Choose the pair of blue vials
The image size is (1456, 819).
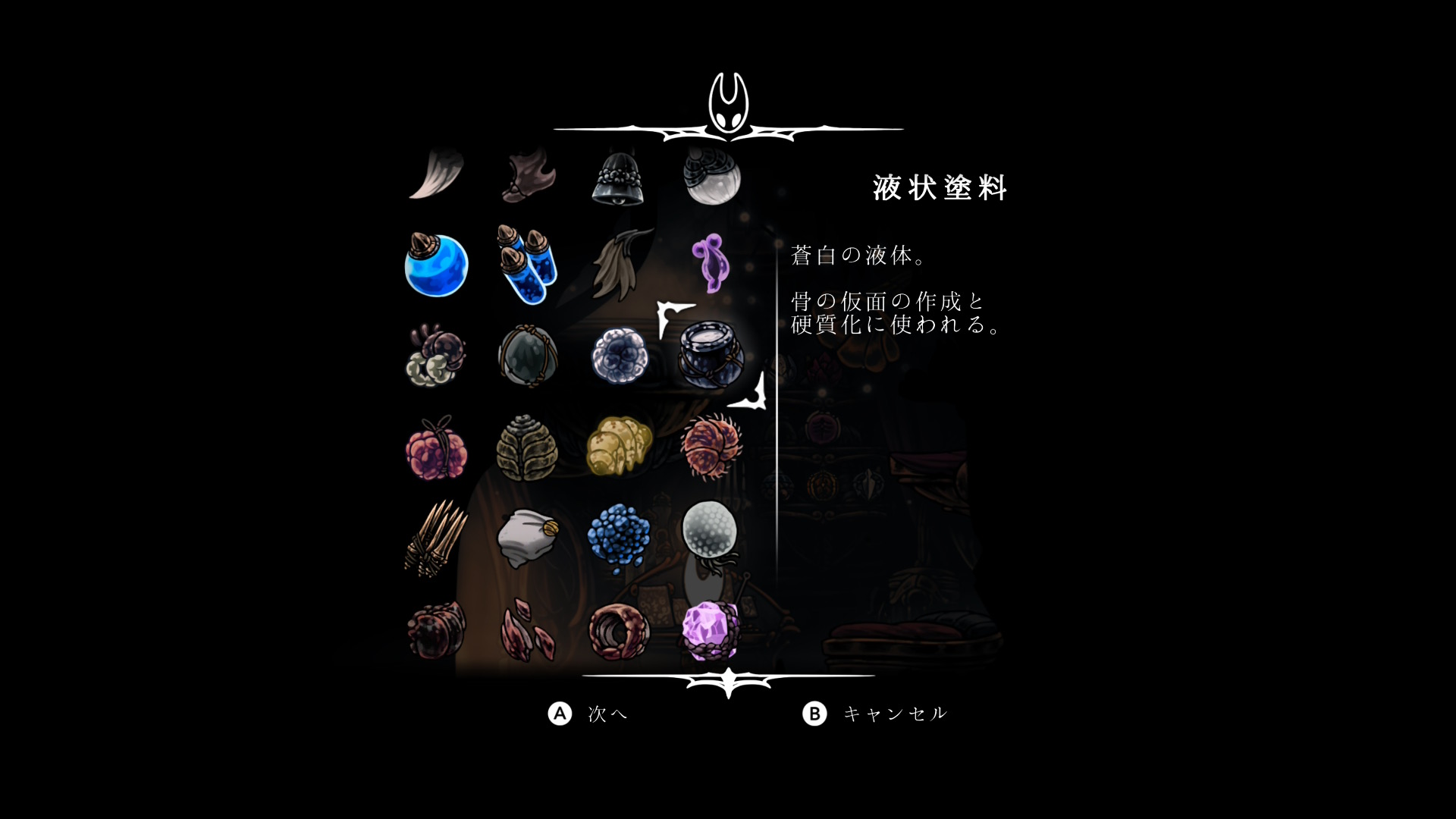527,264
